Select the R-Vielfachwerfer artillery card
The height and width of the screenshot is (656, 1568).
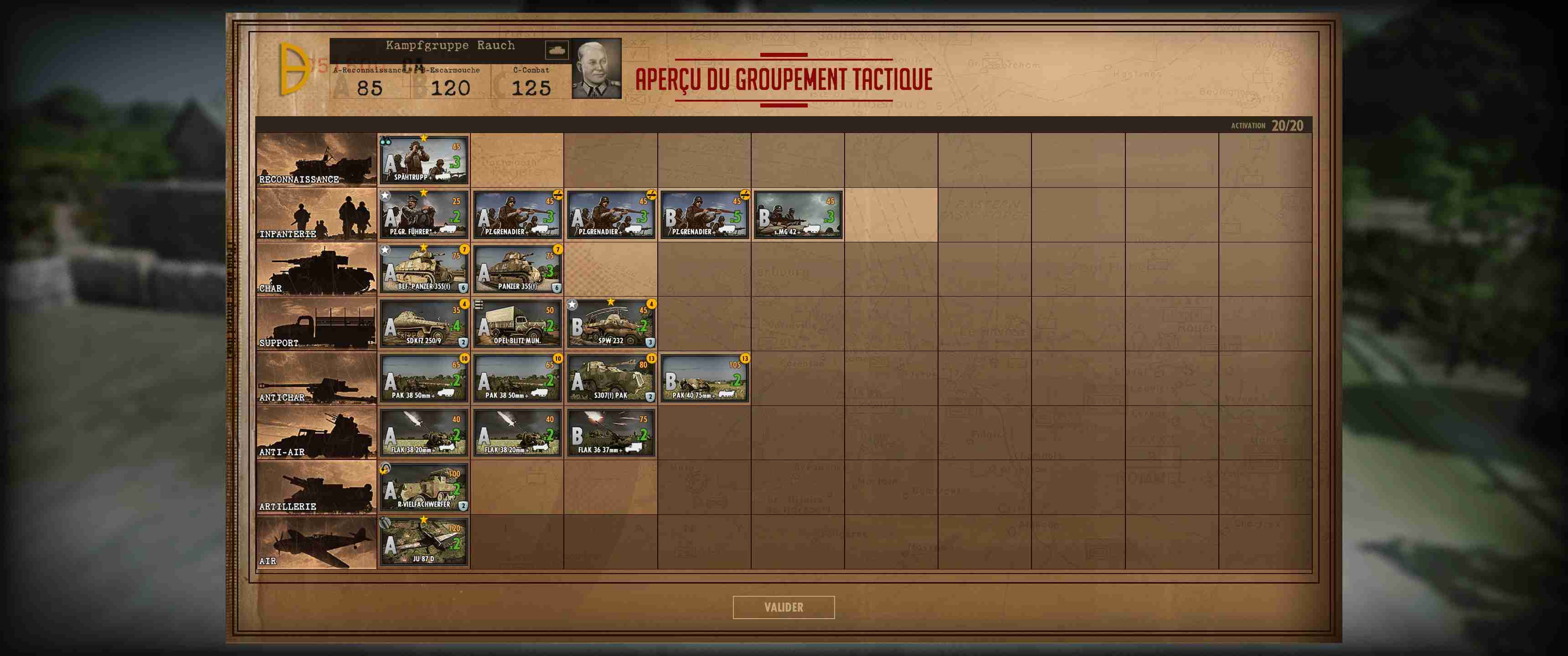coord(423,487)
